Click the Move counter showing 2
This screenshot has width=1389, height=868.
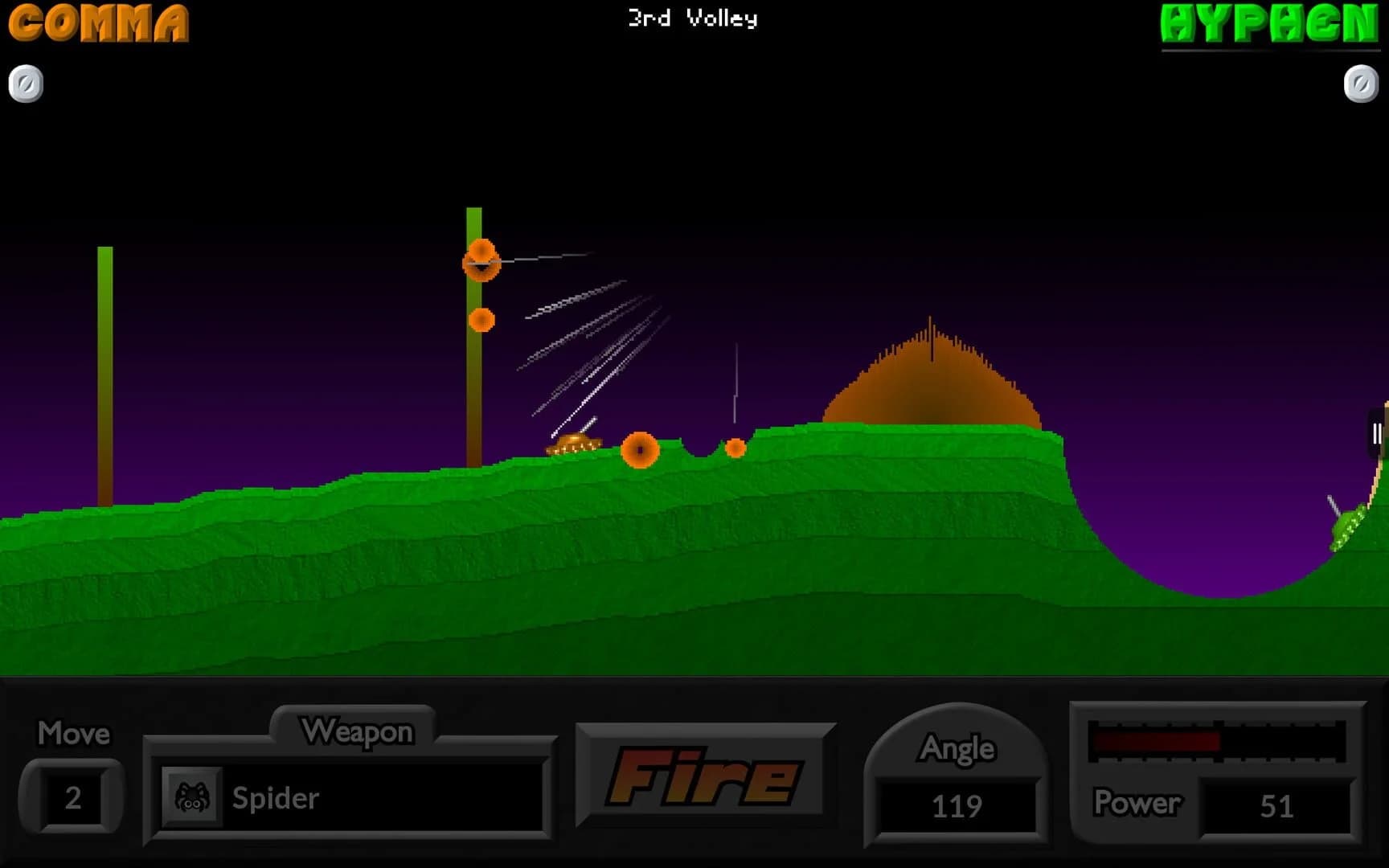coord(72,798)
